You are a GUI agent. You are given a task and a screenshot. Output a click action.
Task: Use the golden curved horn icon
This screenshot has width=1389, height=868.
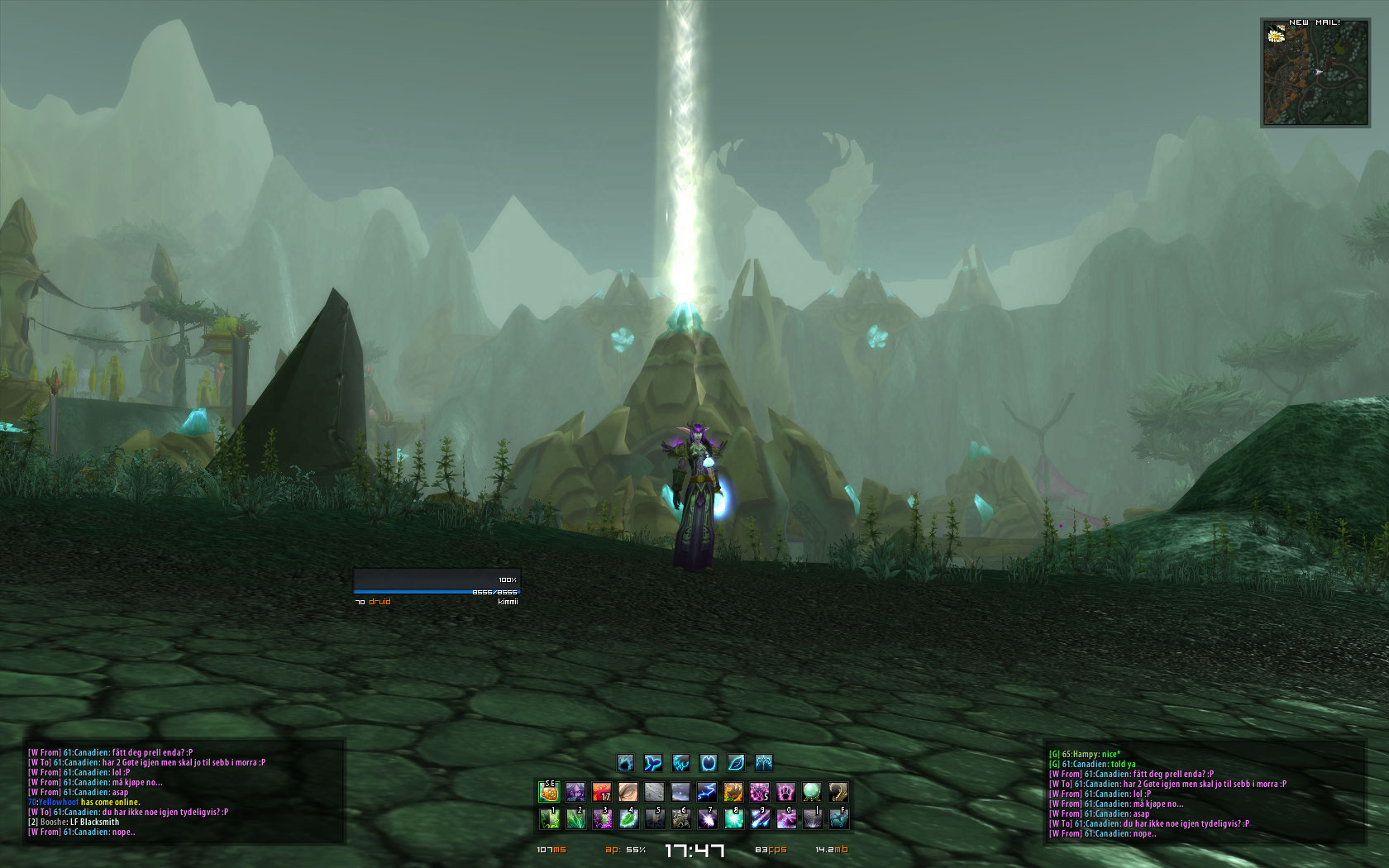tap(838, 793)
